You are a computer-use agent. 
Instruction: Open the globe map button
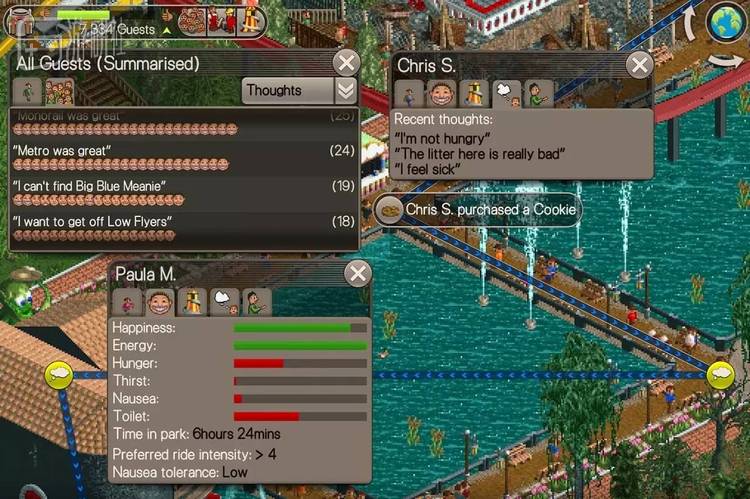(x=724, y=24)
